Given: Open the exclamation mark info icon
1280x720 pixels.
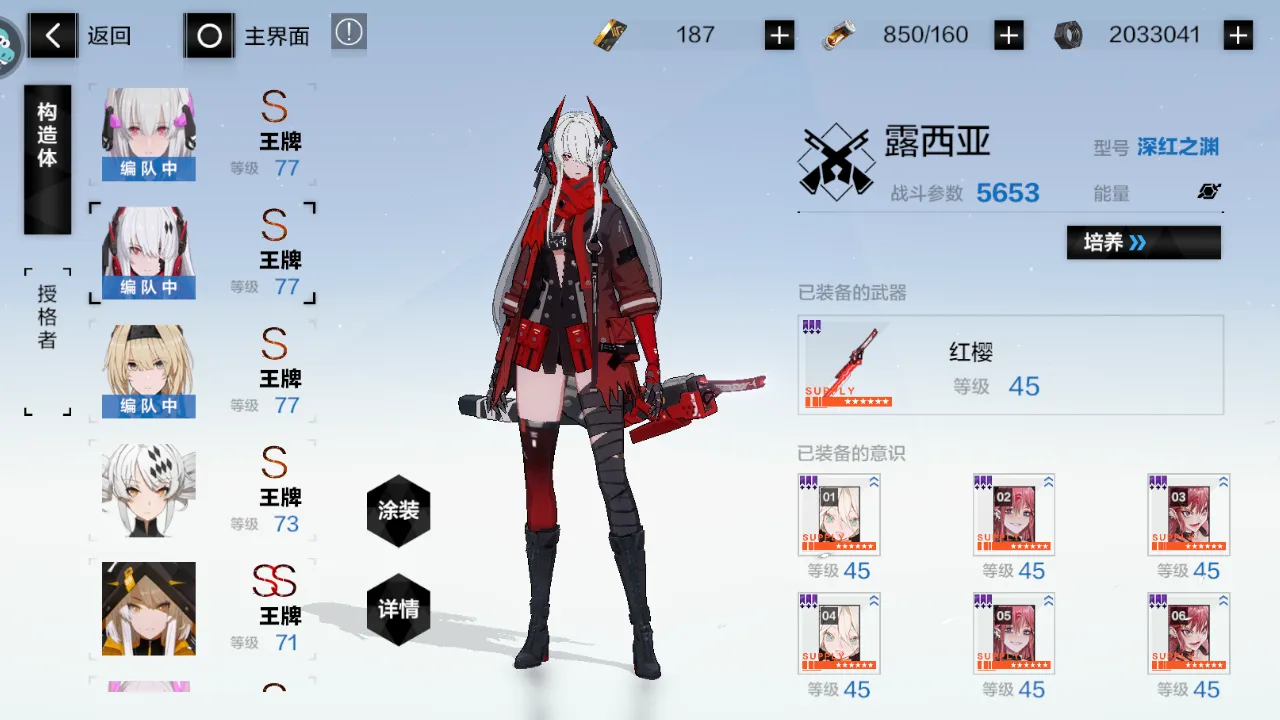Looking at the screenshot, I should pyautogui.click(x=349, y=33).
